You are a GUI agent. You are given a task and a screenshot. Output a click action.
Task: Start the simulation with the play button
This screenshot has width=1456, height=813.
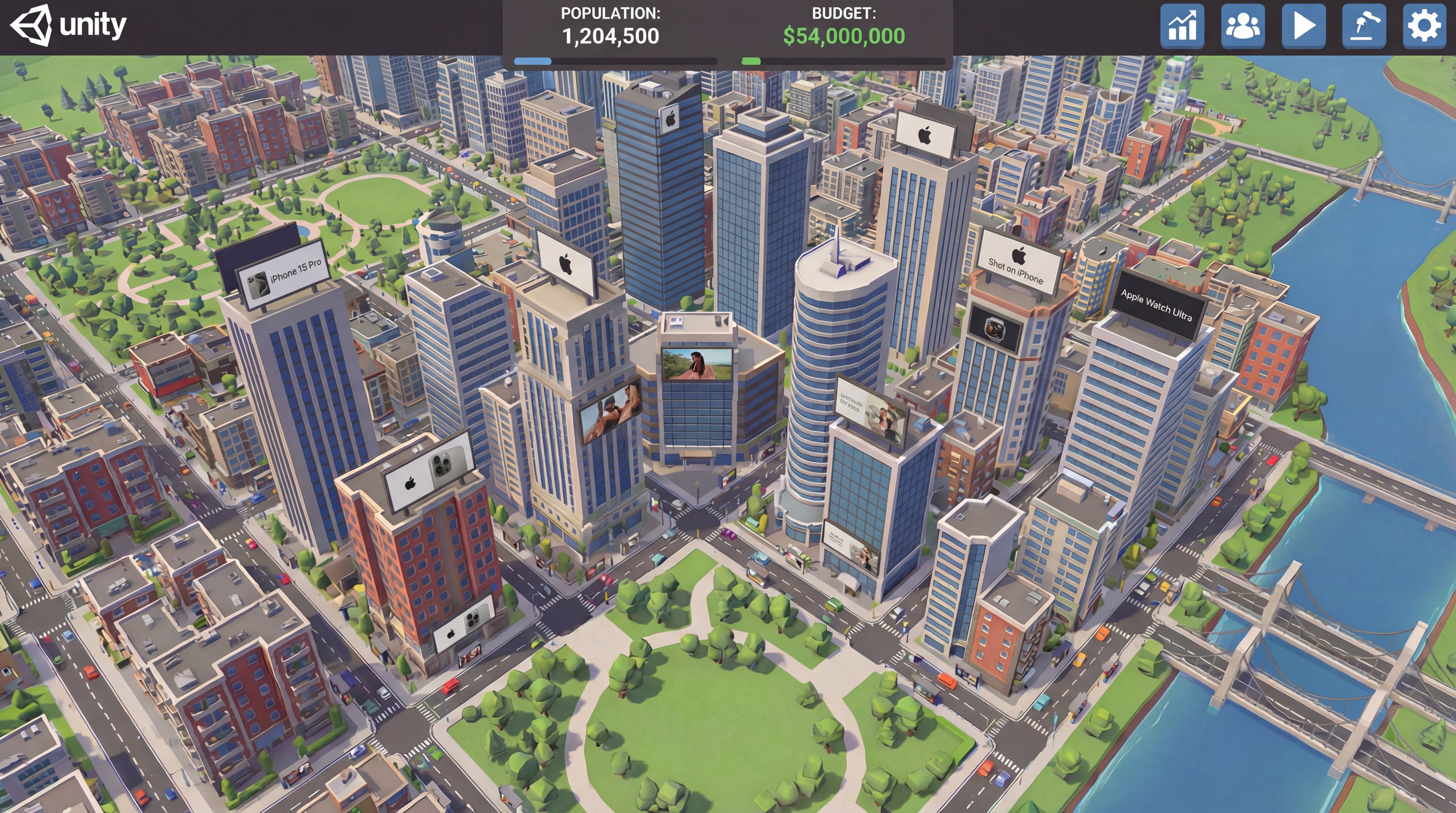(1303, 26)
